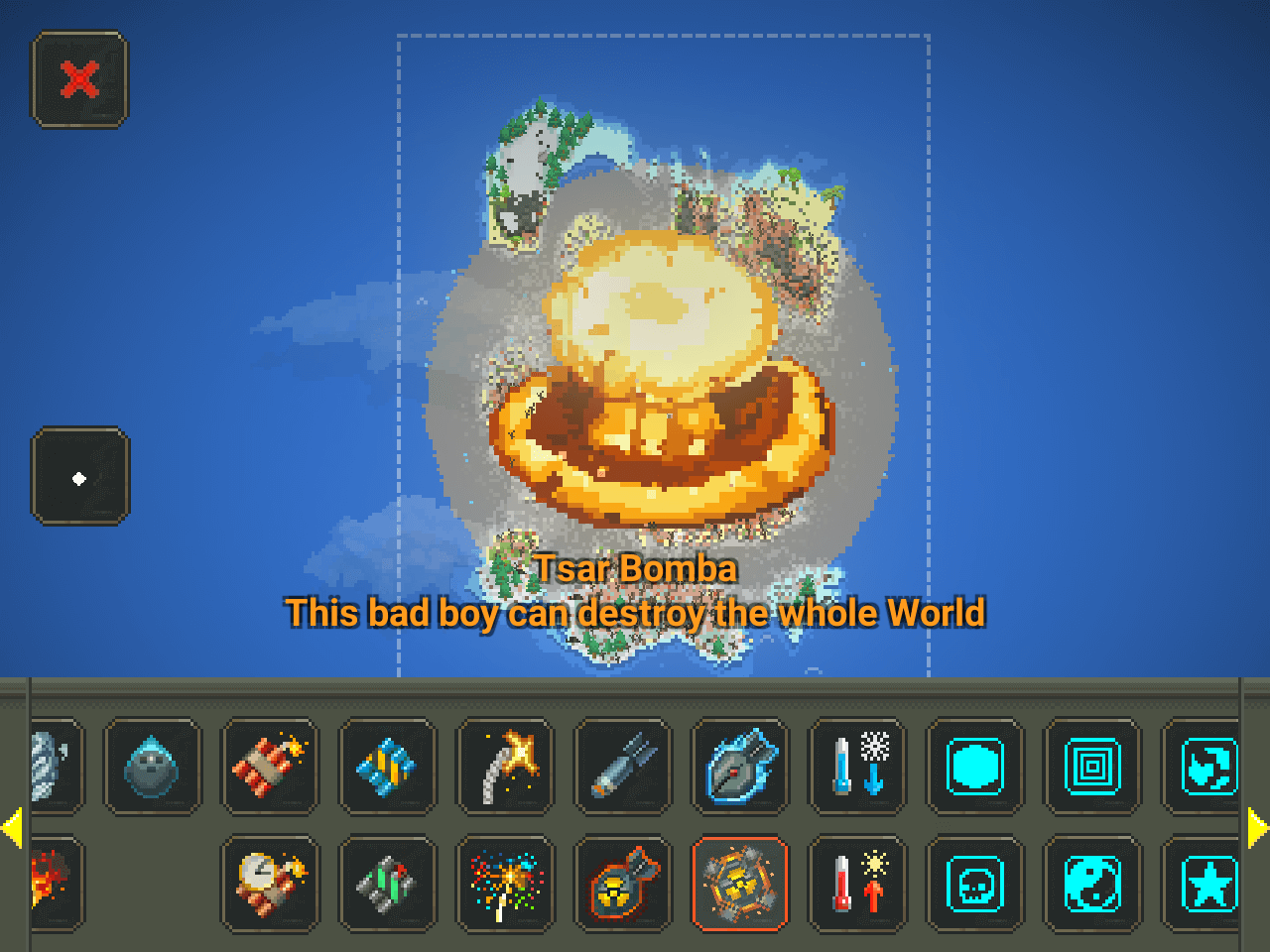Select the blue and yellow water TNT

click(387, 767)
